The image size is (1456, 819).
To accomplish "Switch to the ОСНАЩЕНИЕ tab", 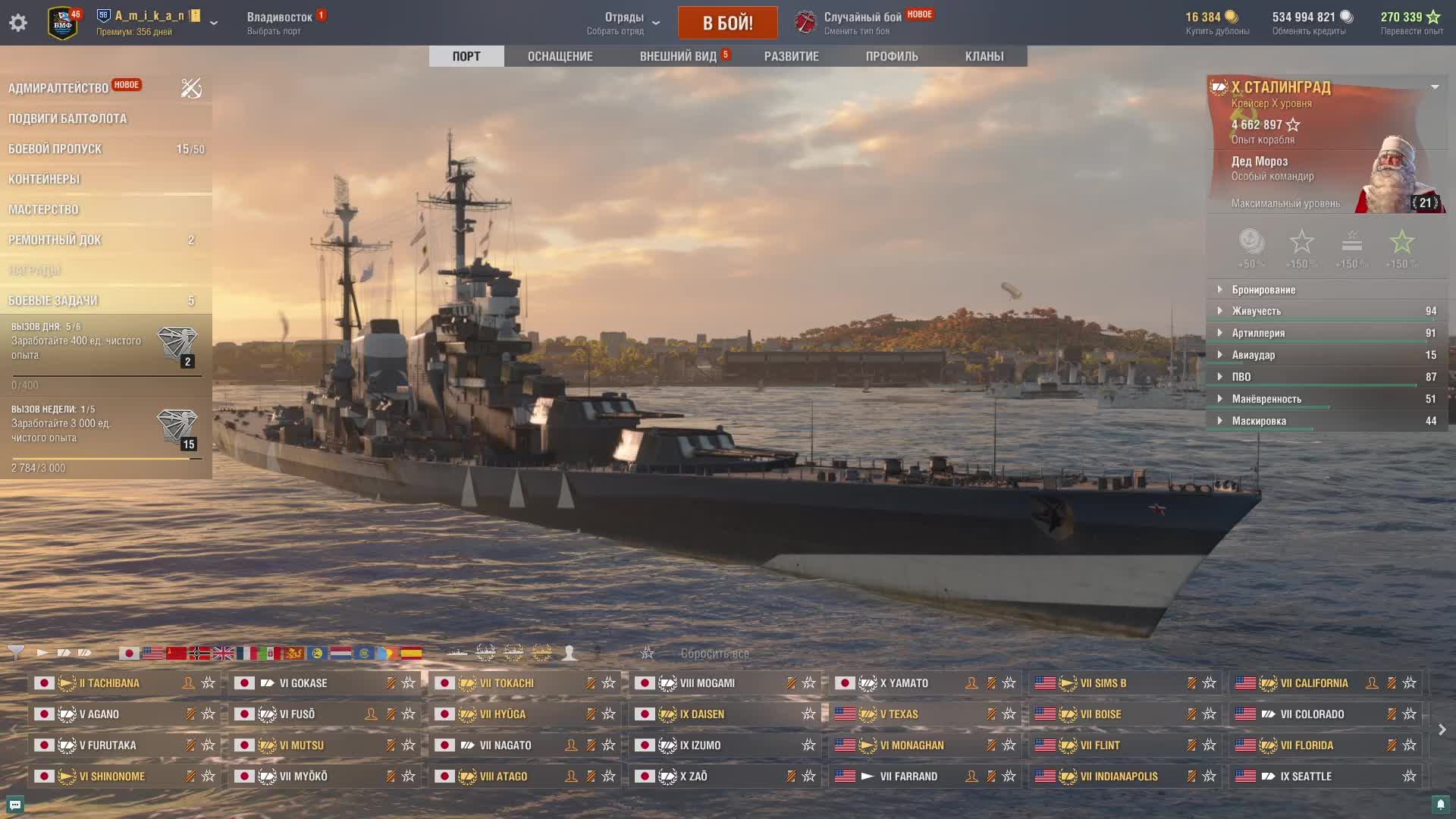I will point(560,56).
